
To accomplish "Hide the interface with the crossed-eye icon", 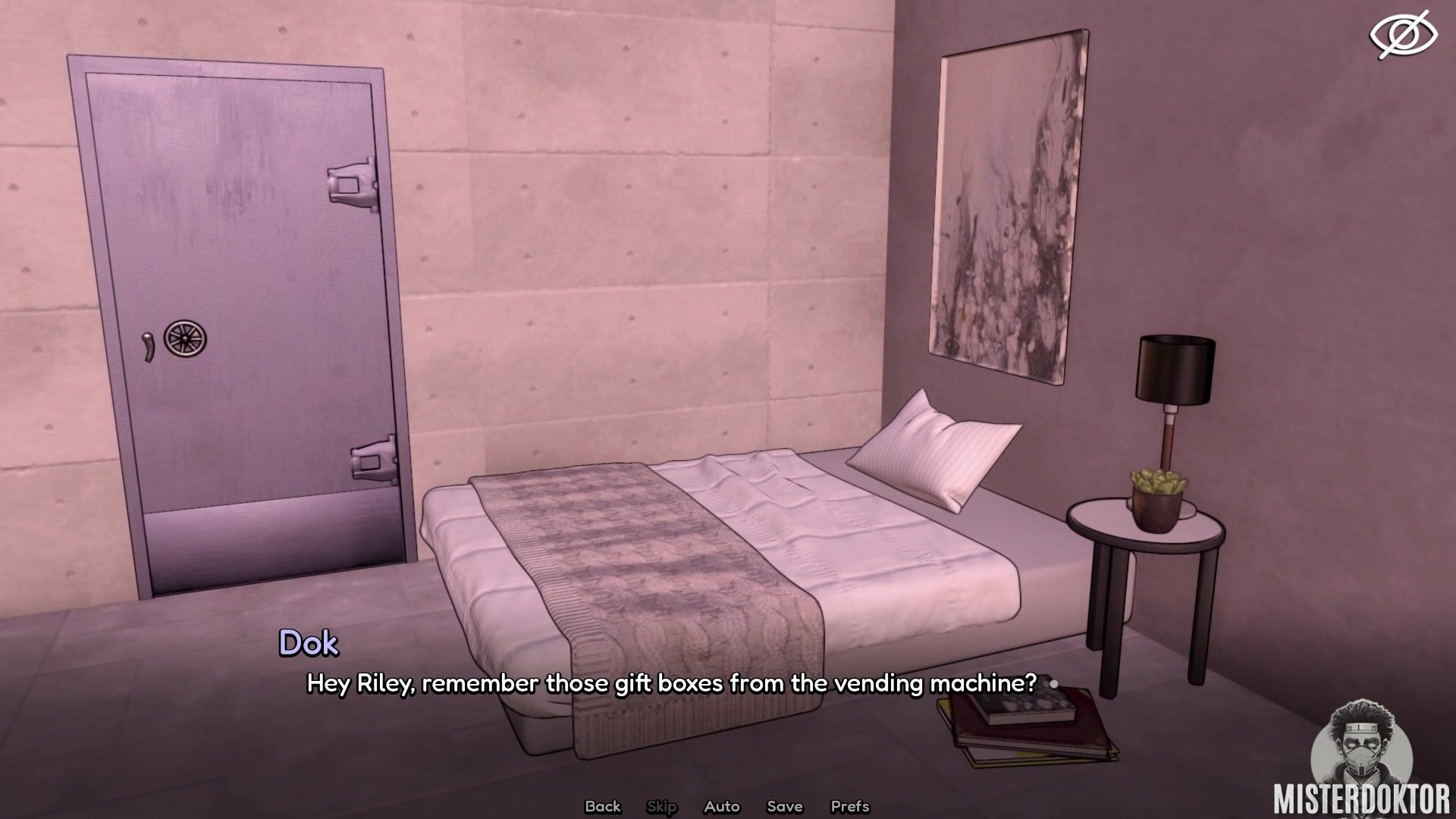I will point(1403,35).
